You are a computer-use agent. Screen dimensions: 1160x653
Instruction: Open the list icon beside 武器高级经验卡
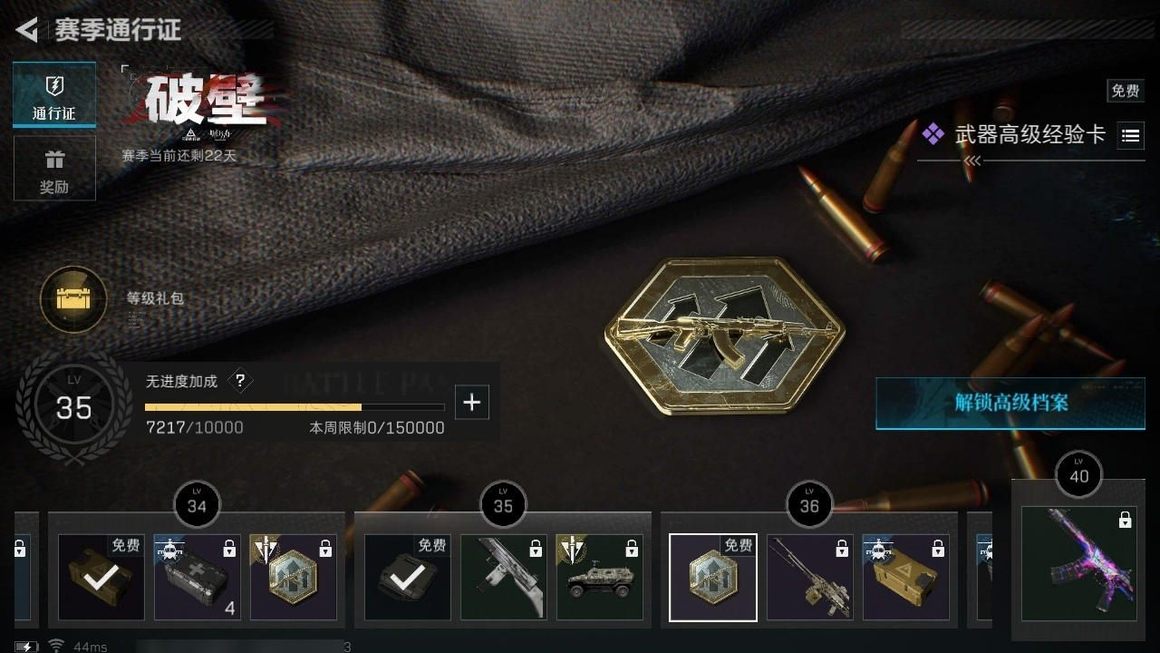click(x=1130, y=136)
